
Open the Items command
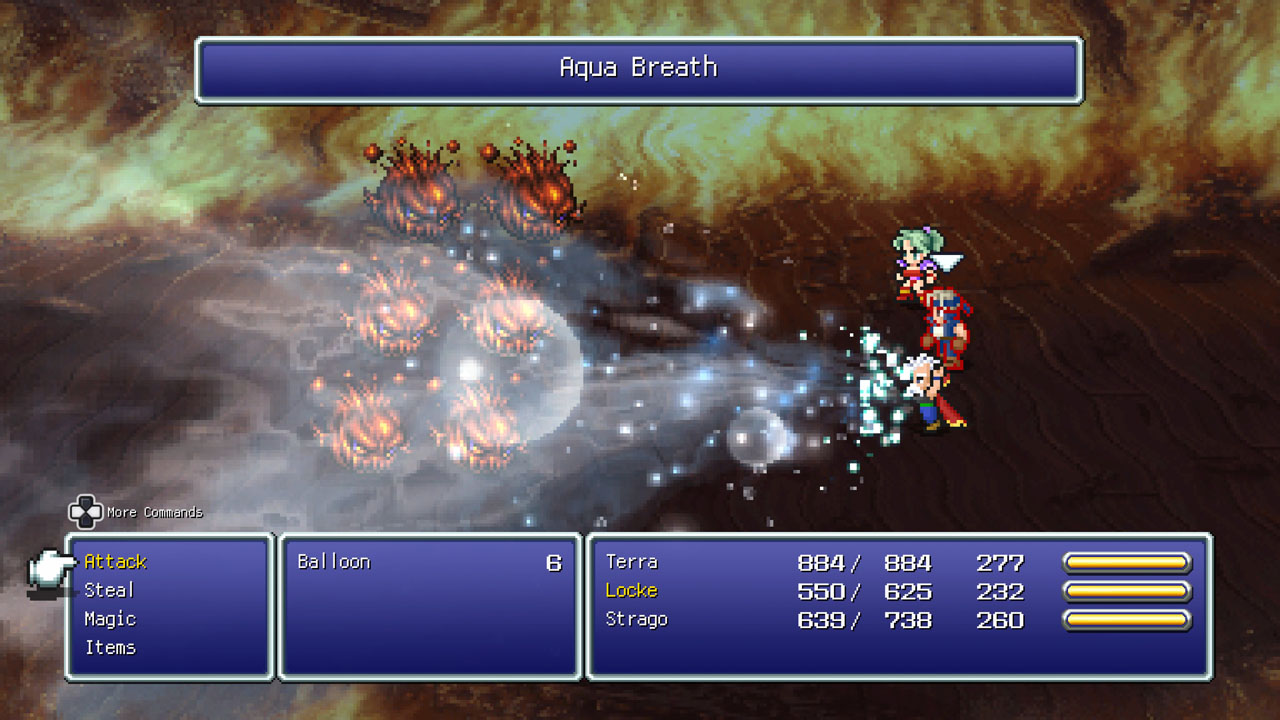[x=110, y=648]
